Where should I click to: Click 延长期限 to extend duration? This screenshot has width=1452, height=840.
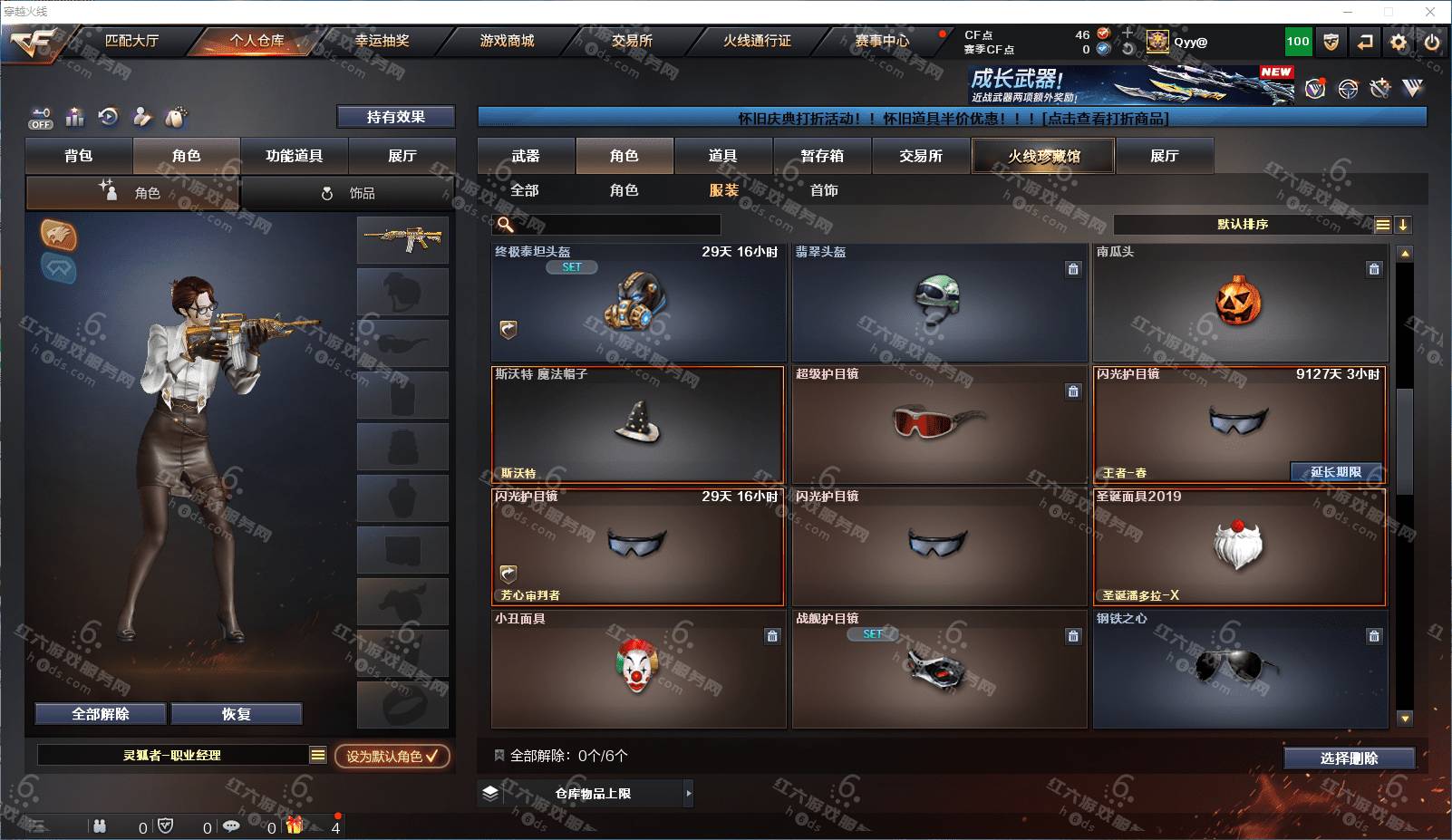point(1336,472)
